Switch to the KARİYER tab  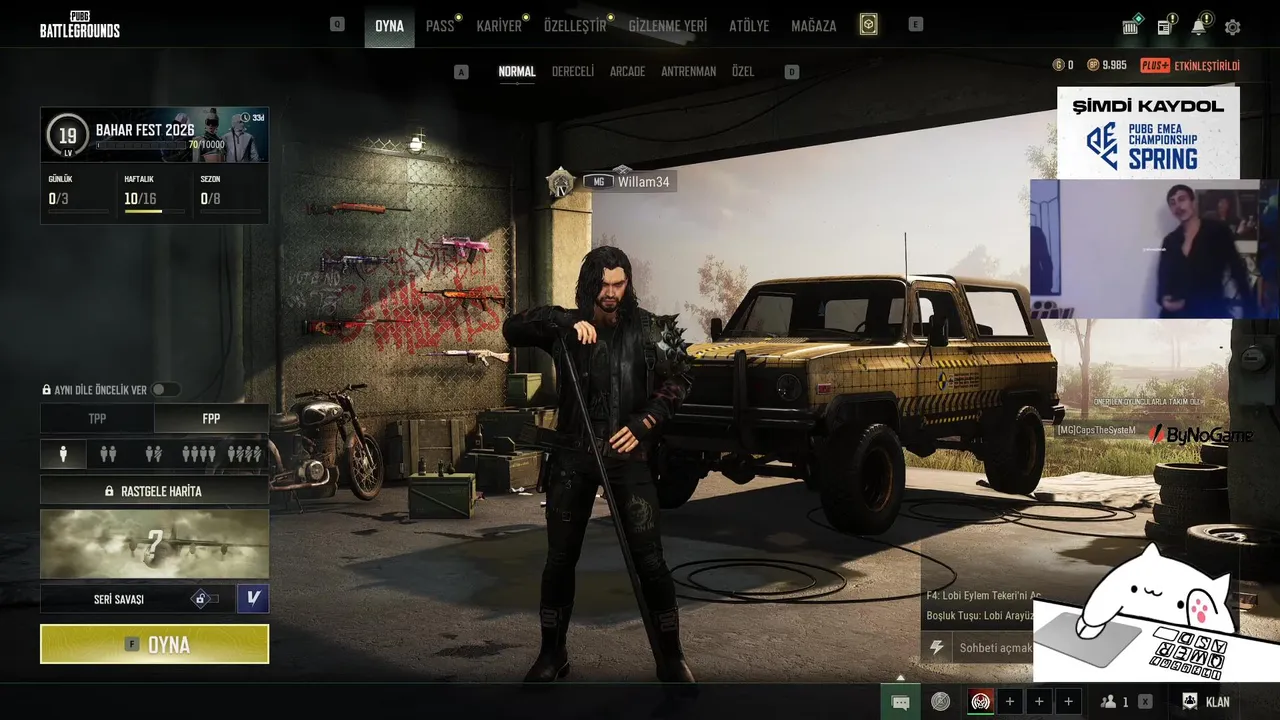tap(499, 26)
